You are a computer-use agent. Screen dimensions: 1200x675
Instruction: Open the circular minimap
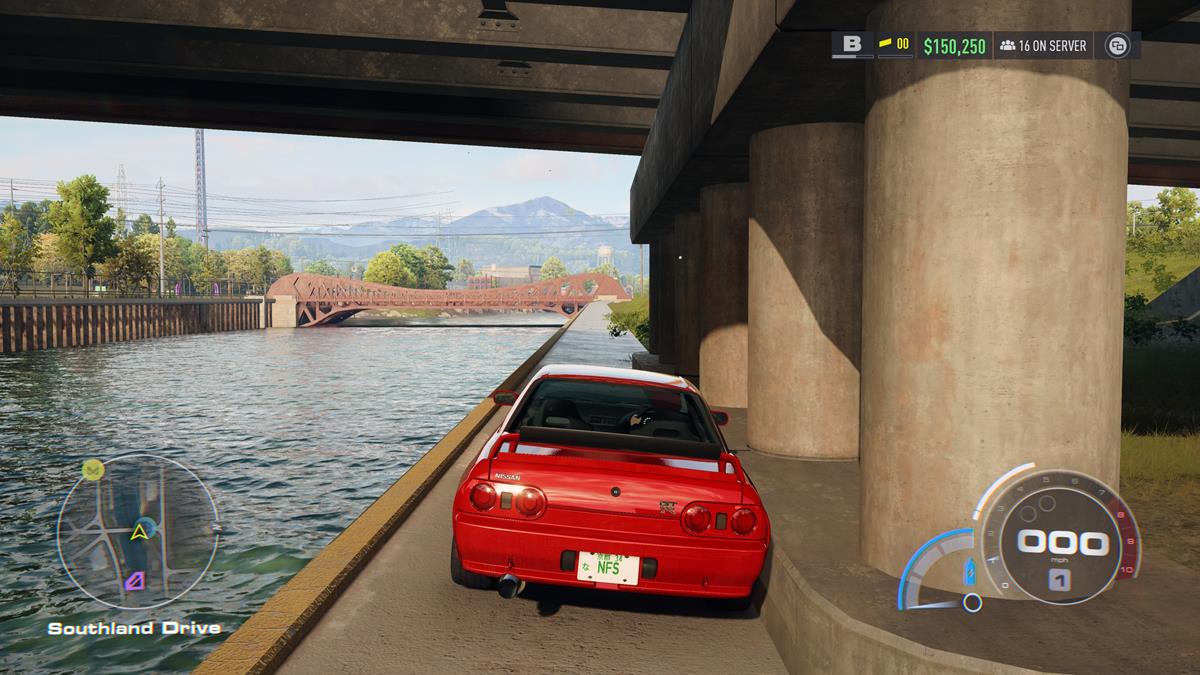tap(137, 532)
